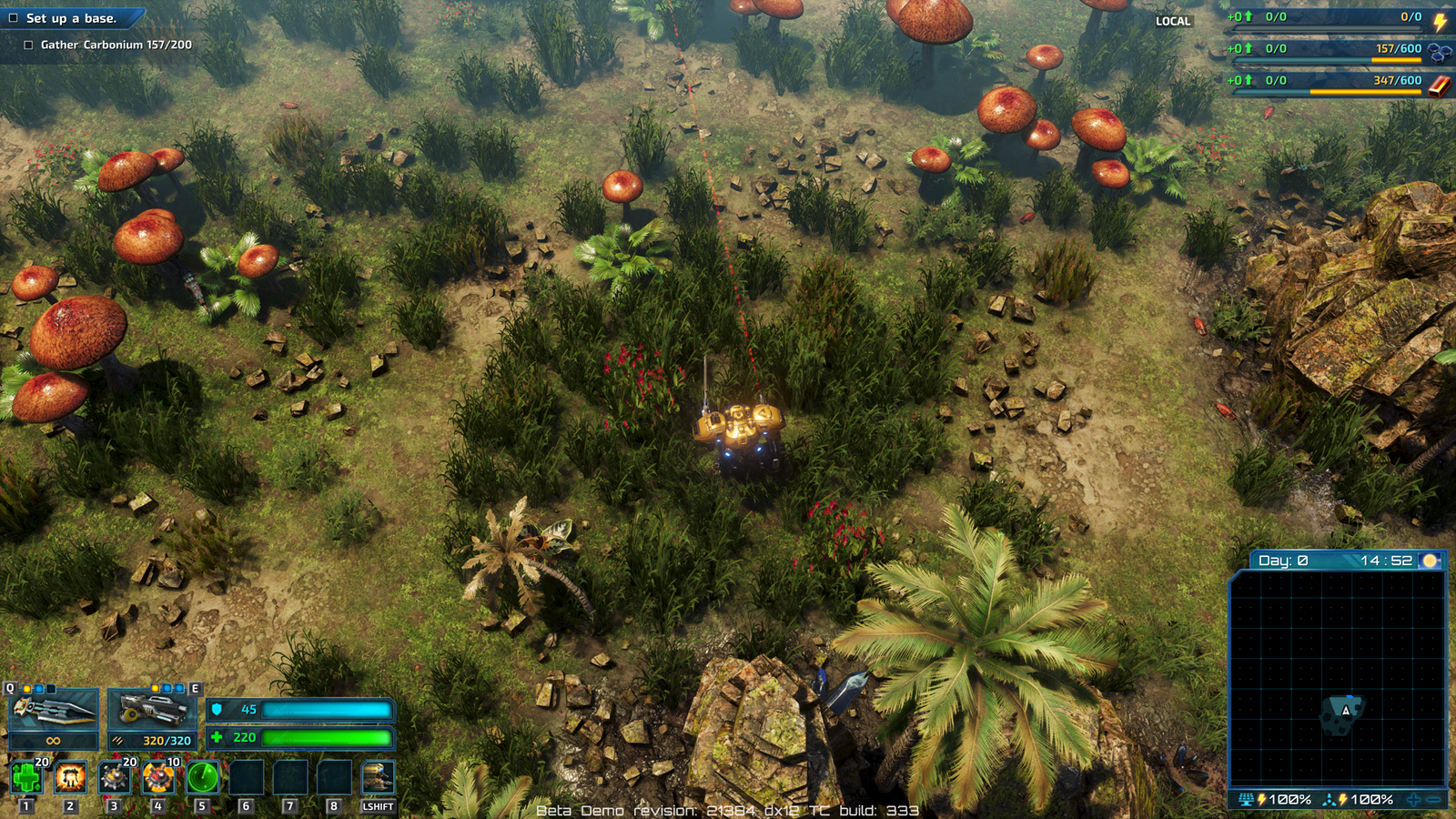Select the red and yellow nuclear mine
The image size is (1456, 819).
[x=158, y=777]
